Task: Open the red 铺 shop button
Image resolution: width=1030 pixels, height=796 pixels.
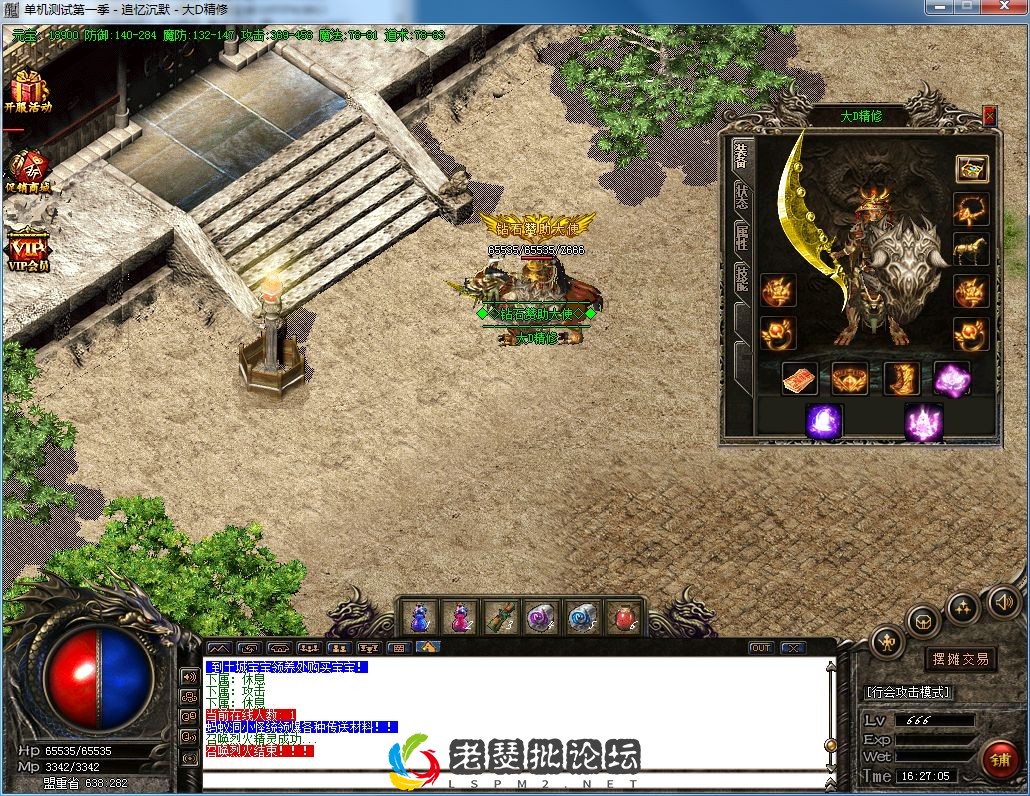Action: [999, 760]
